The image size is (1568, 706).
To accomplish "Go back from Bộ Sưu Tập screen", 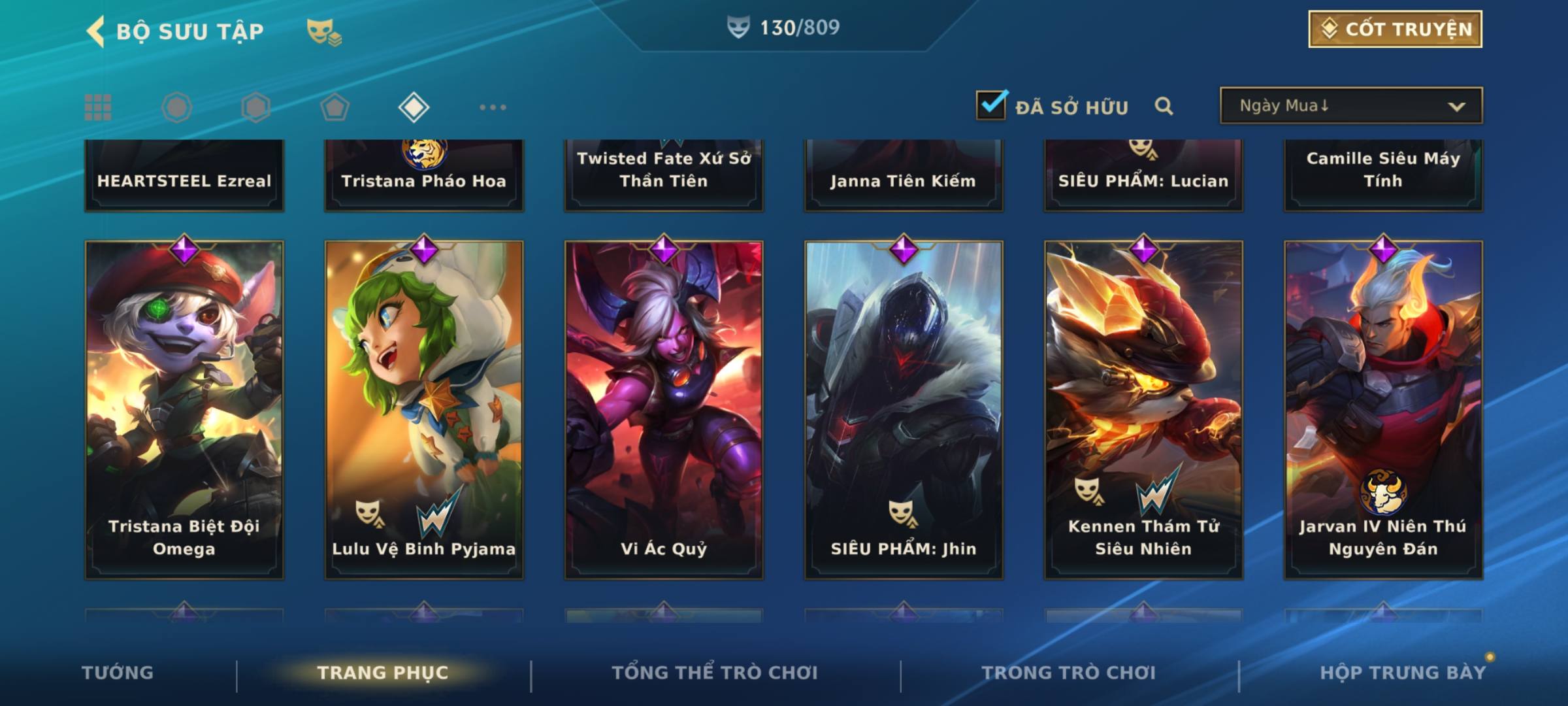I will tap(96, 31).
